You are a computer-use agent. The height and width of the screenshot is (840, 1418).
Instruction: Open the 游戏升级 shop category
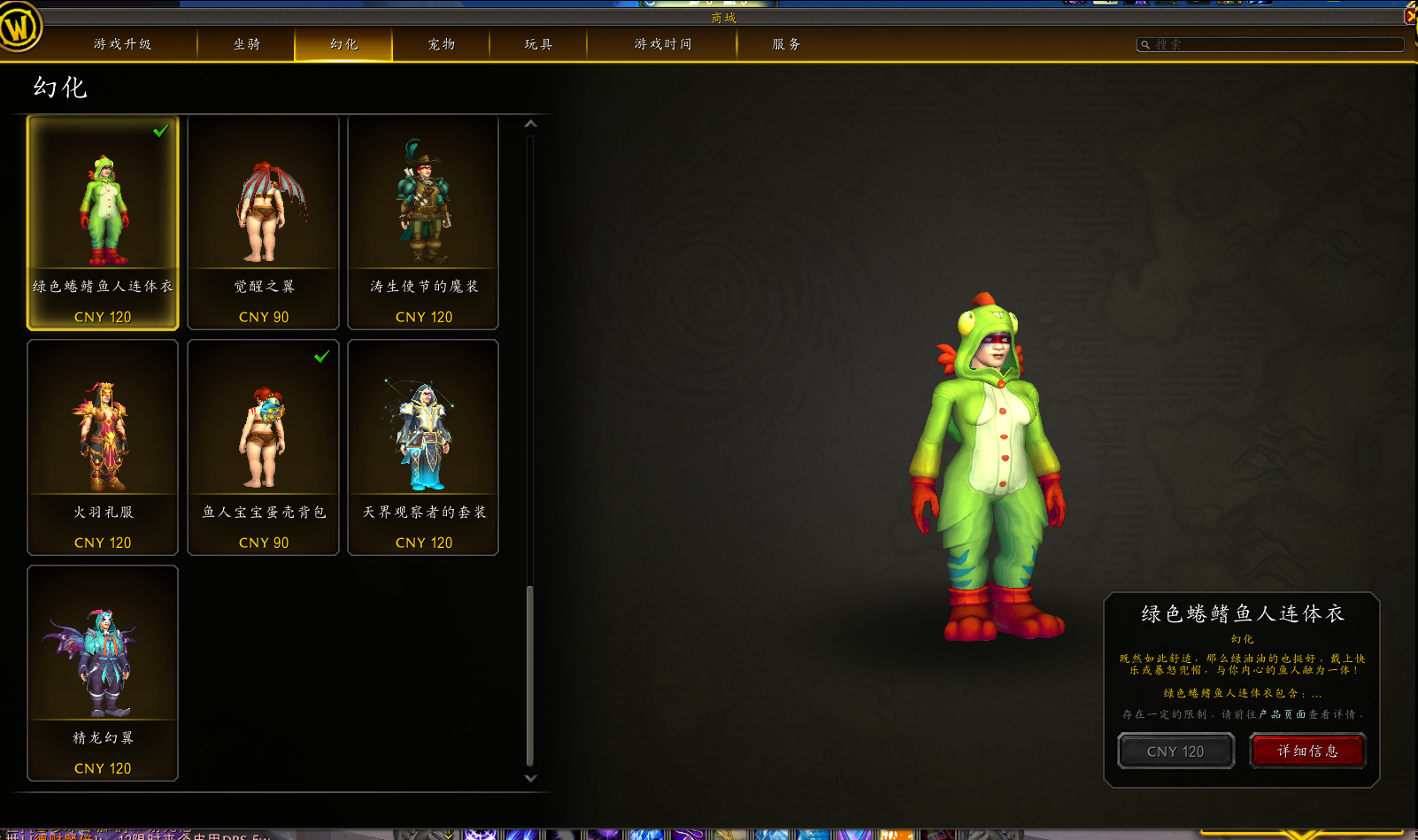(122, 44)
